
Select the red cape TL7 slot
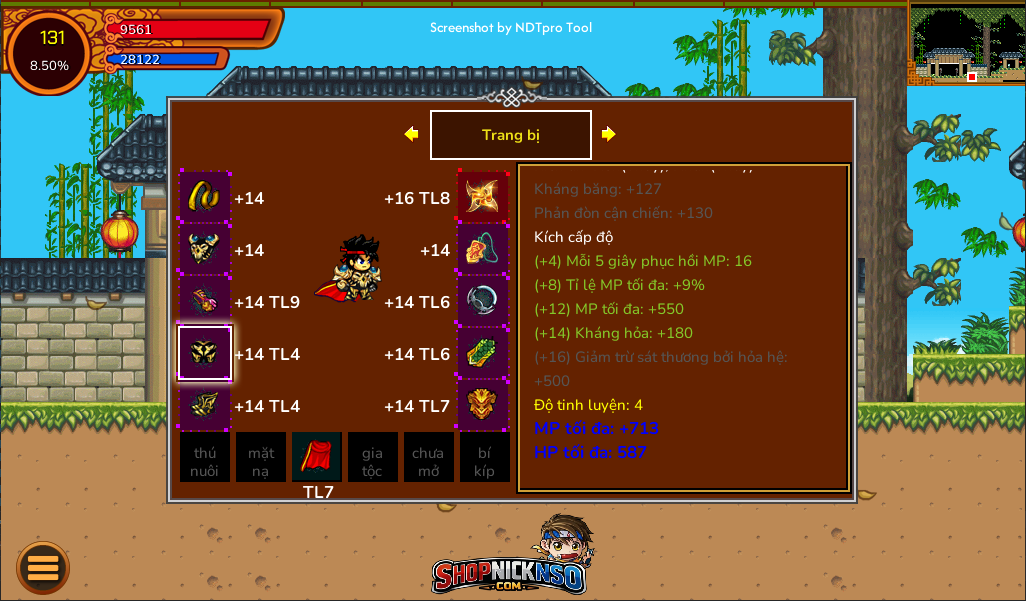click(317, 458)
